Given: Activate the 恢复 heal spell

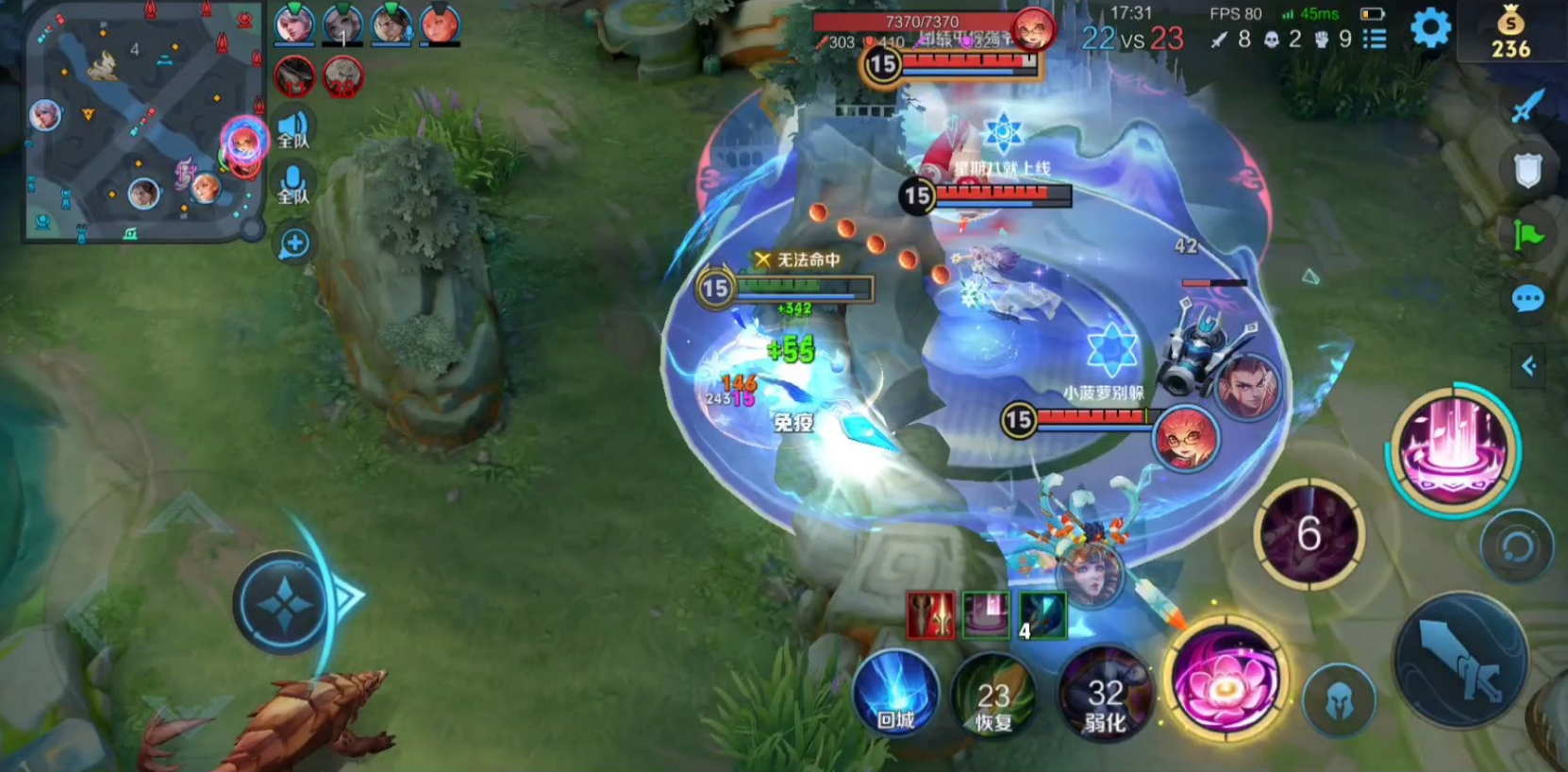Looking at the screenshot, I should (993, 700).
